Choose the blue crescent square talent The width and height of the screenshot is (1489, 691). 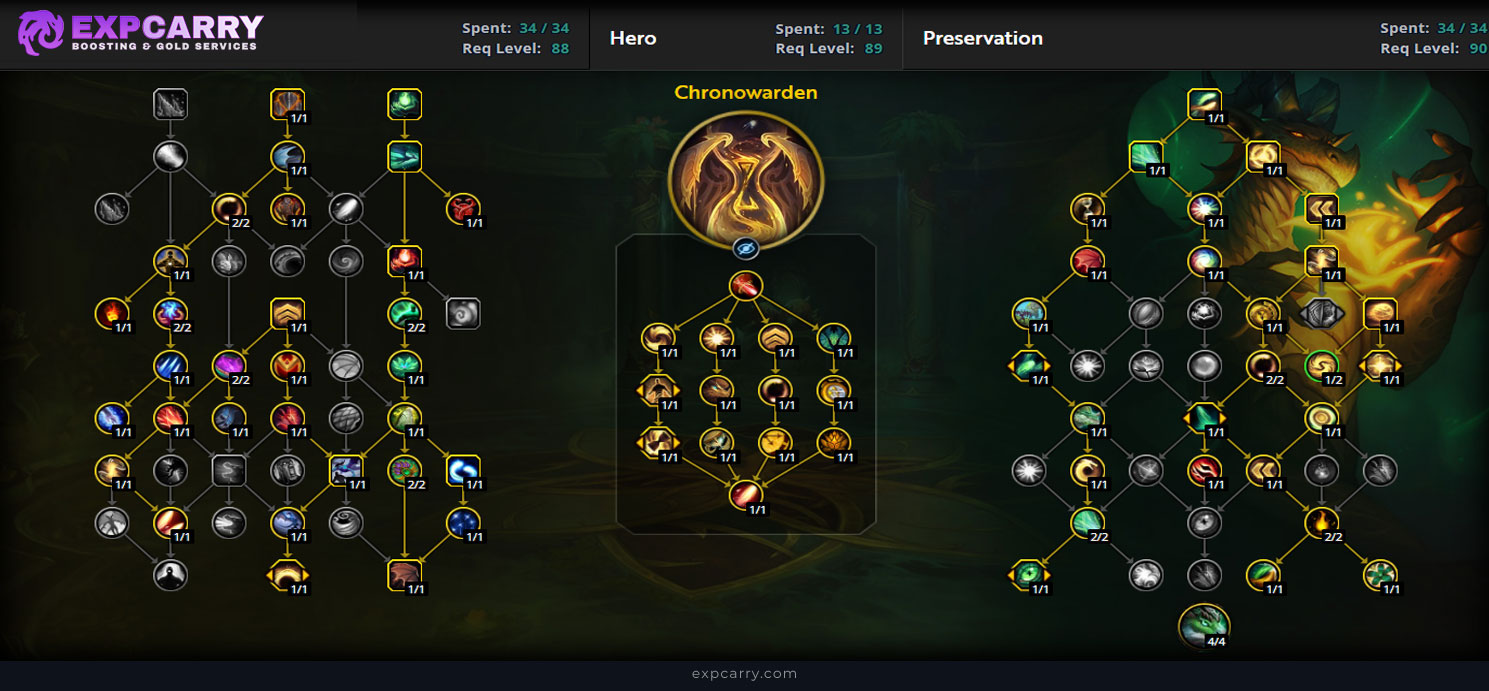click(x=463, y=470)
